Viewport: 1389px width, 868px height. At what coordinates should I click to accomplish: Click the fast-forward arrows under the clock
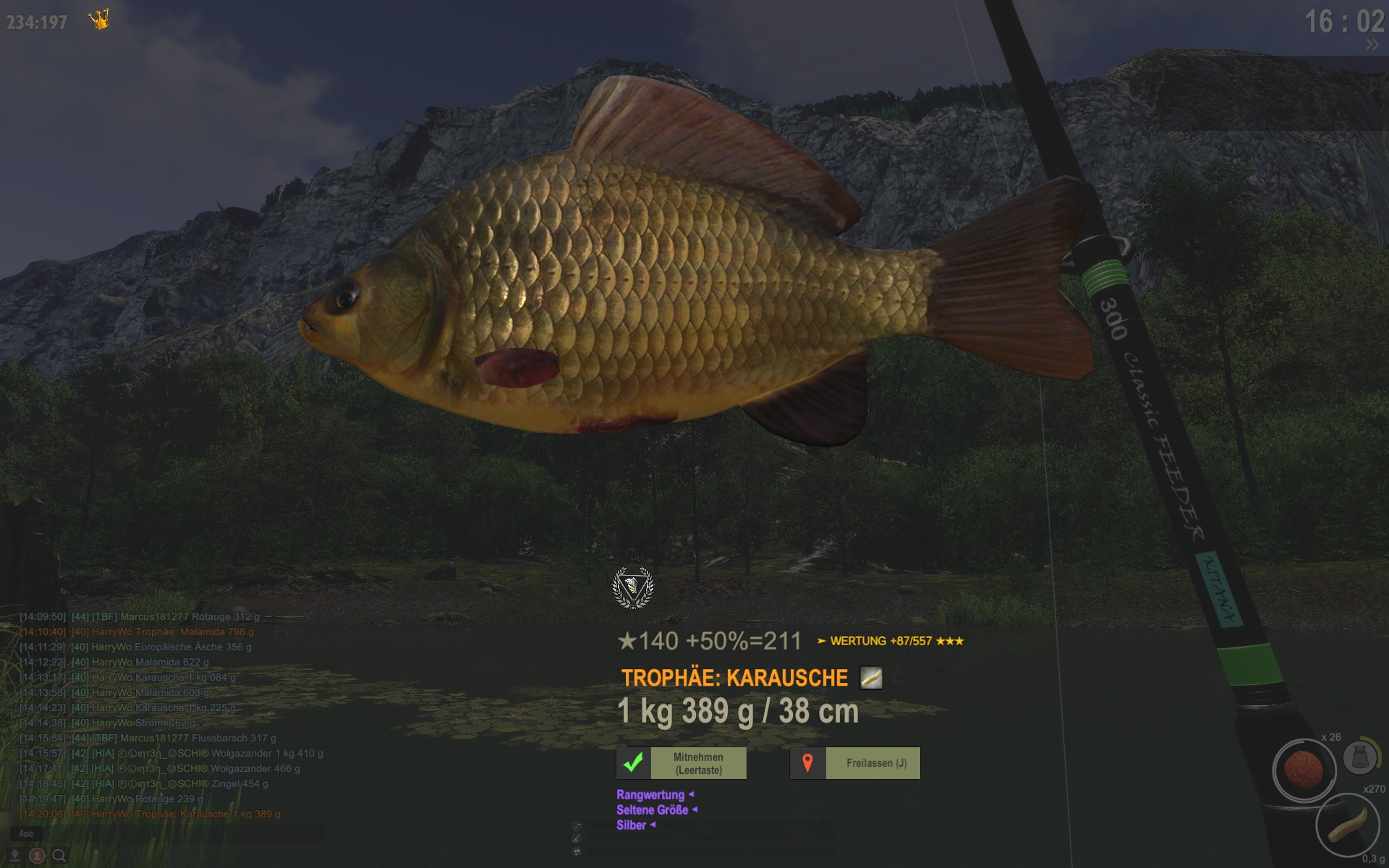coord(1372,45)
